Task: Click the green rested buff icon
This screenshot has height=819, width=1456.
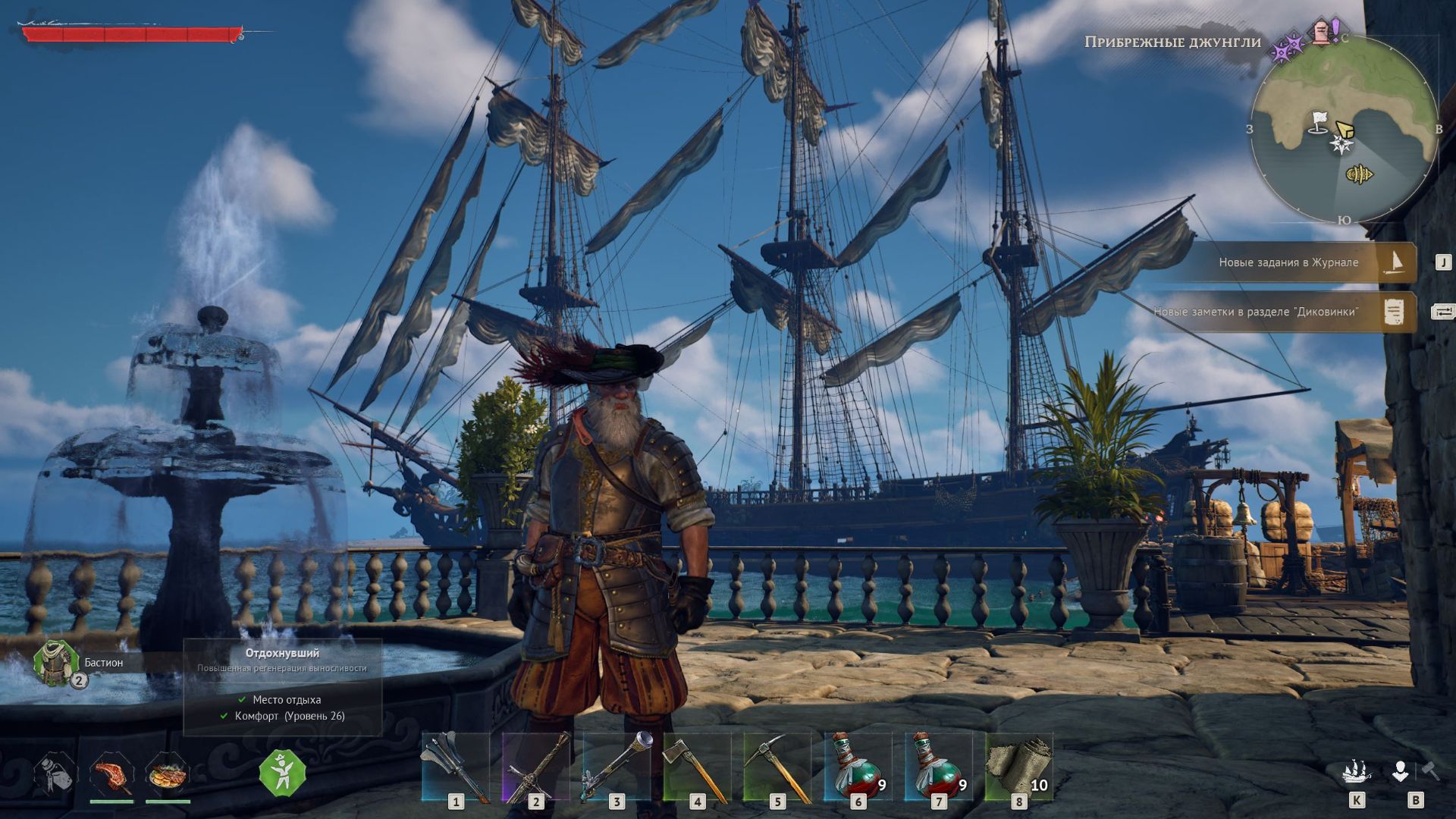Action: pyautogui.click(x=282, y=773)
